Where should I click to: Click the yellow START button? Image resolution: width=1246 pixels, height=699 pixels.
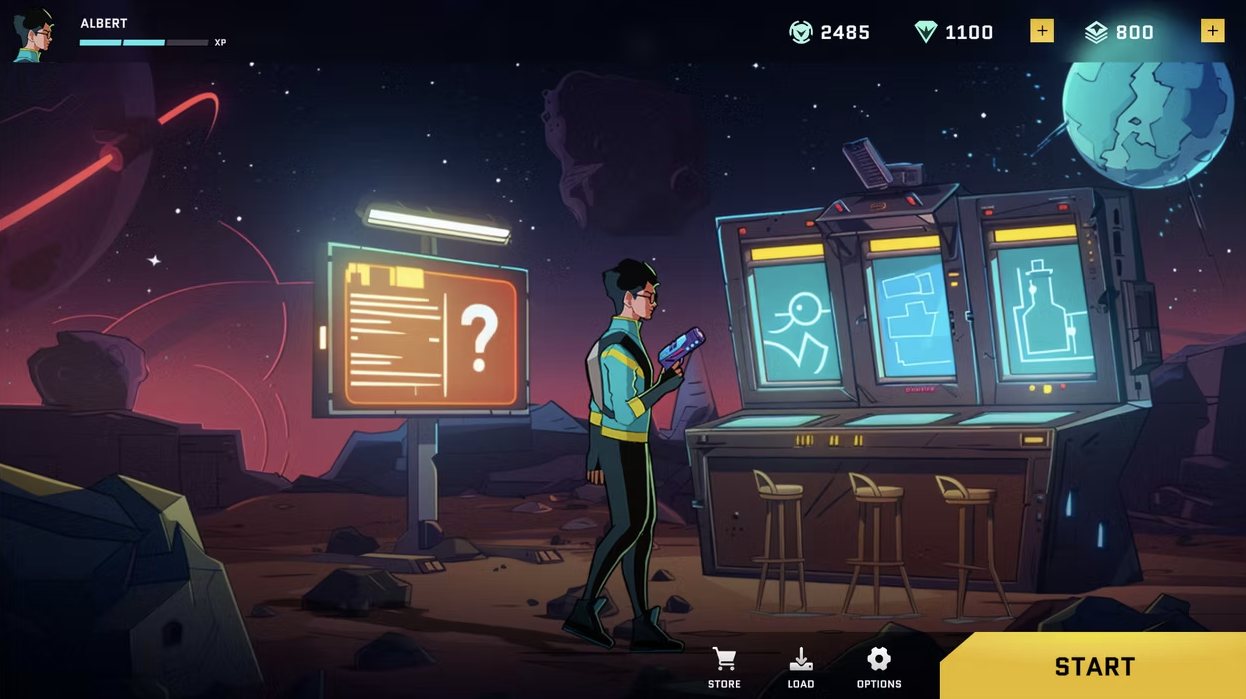[1094, 666]
